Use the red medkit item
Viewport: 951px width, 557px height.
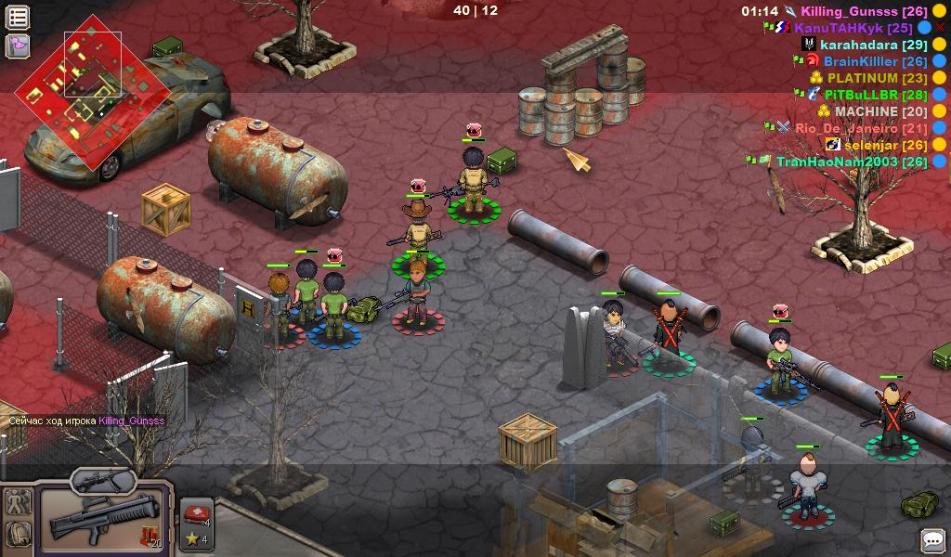tap(195, 513)
